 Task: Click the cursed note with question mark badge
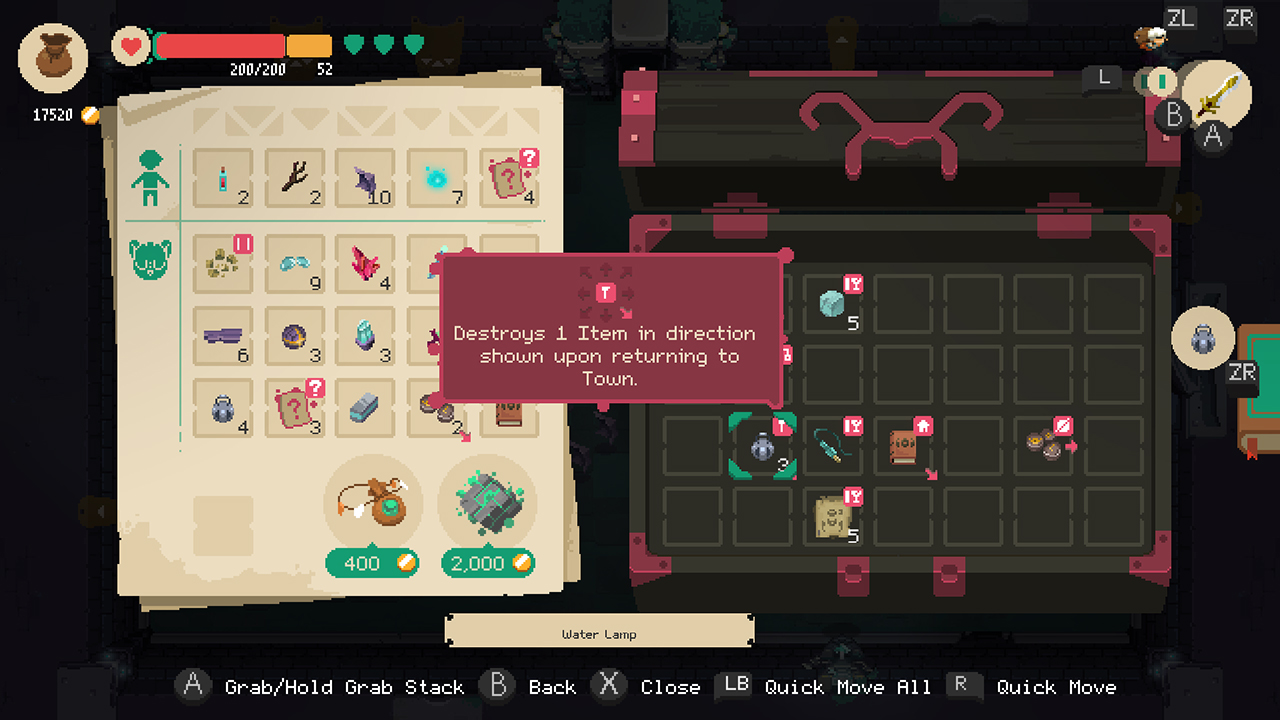point(508,178)
